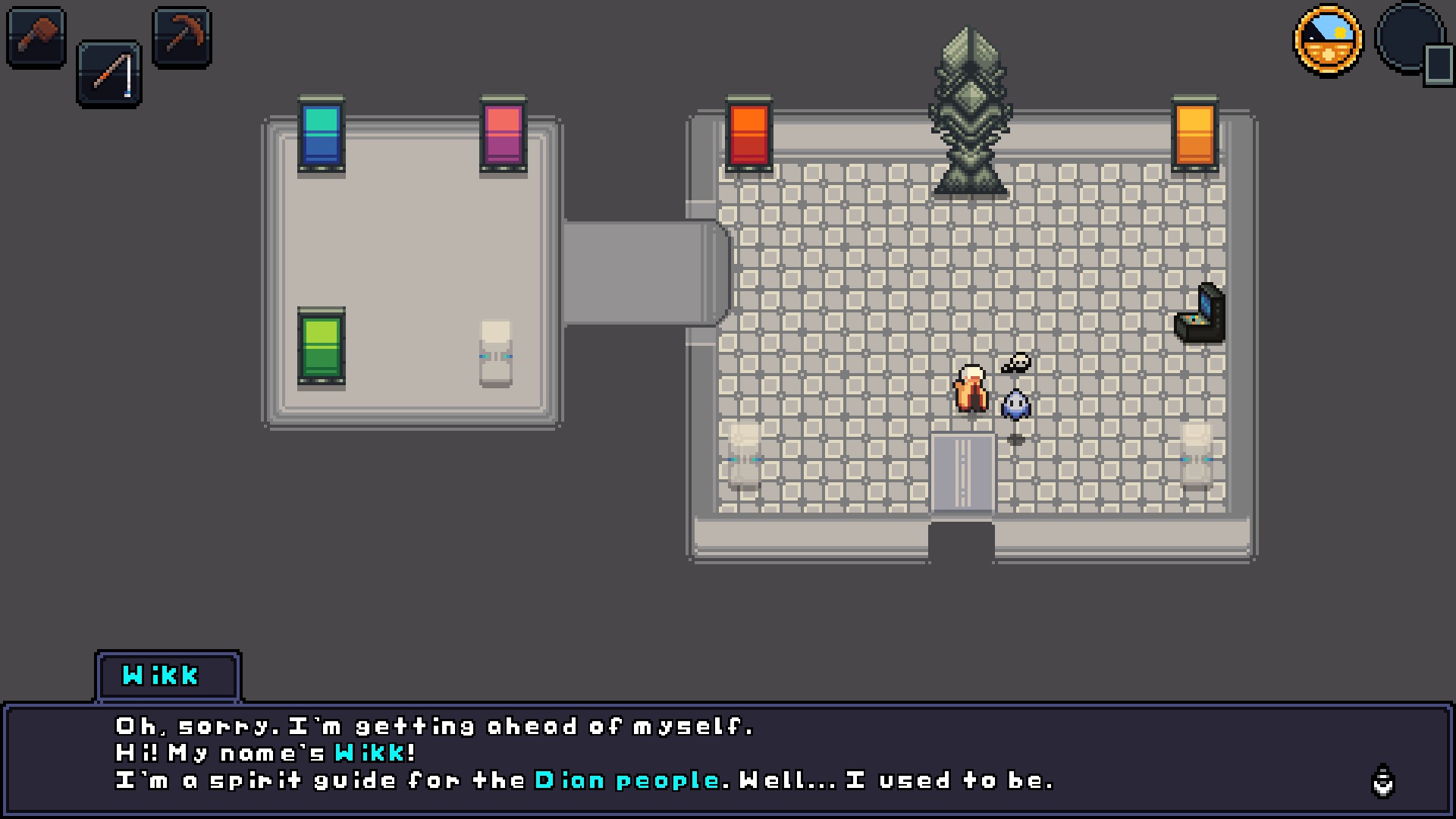Screen dimensions: 1456x819
Task: Click the small card slot icon
Action: tap(1438, 65)
